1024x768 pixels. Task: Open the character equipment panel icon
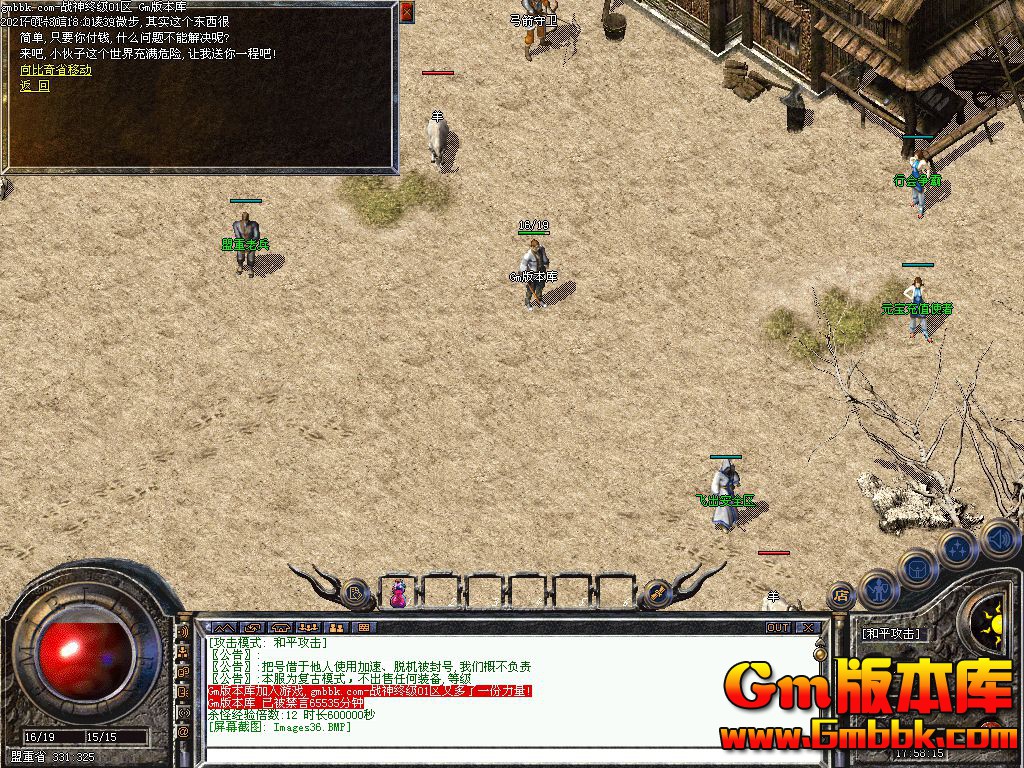coord(877,590)
